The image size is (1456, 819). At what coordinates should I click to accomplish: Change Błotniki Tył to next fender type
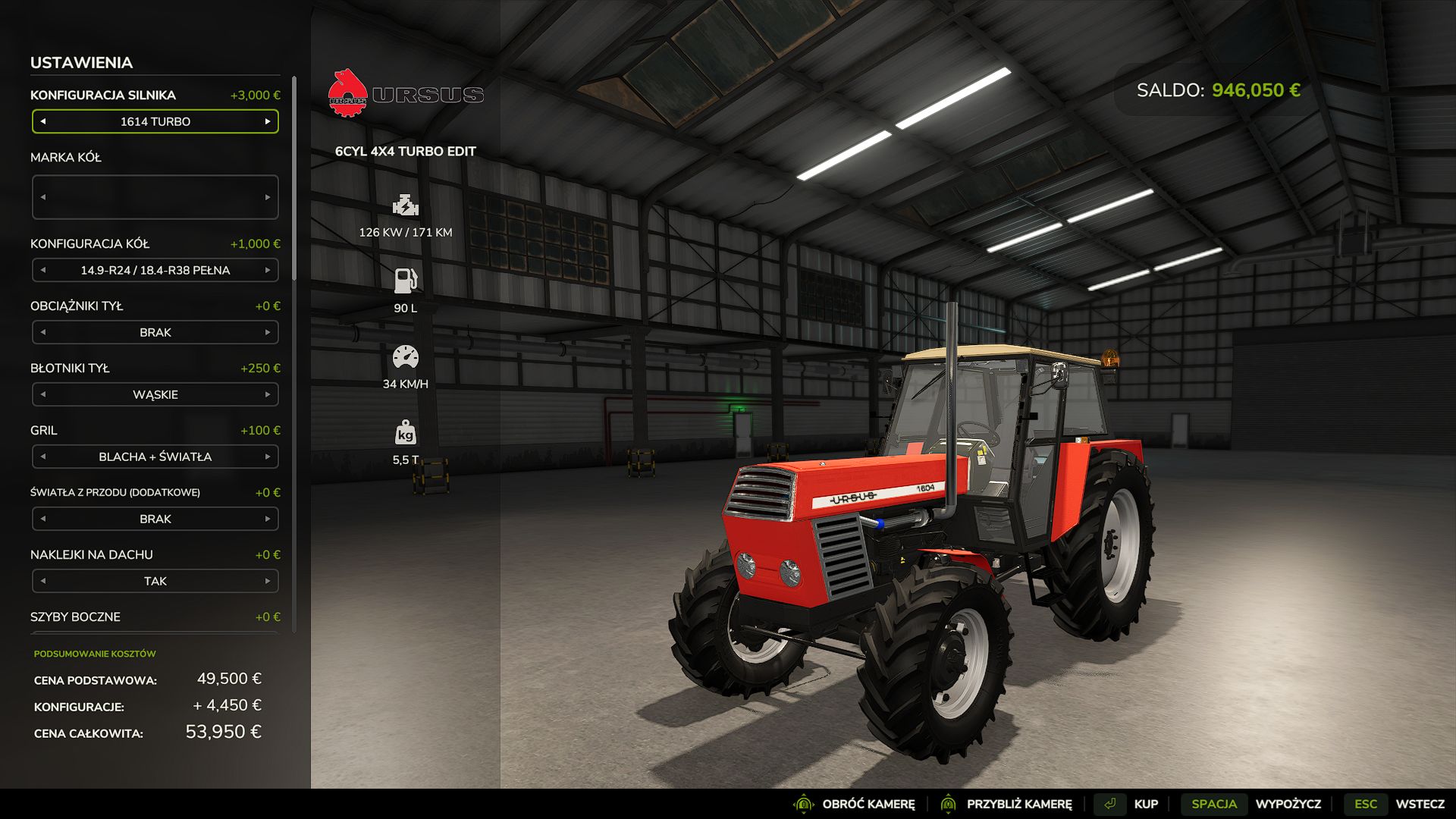pyautogui.click(x=268, y=394)
